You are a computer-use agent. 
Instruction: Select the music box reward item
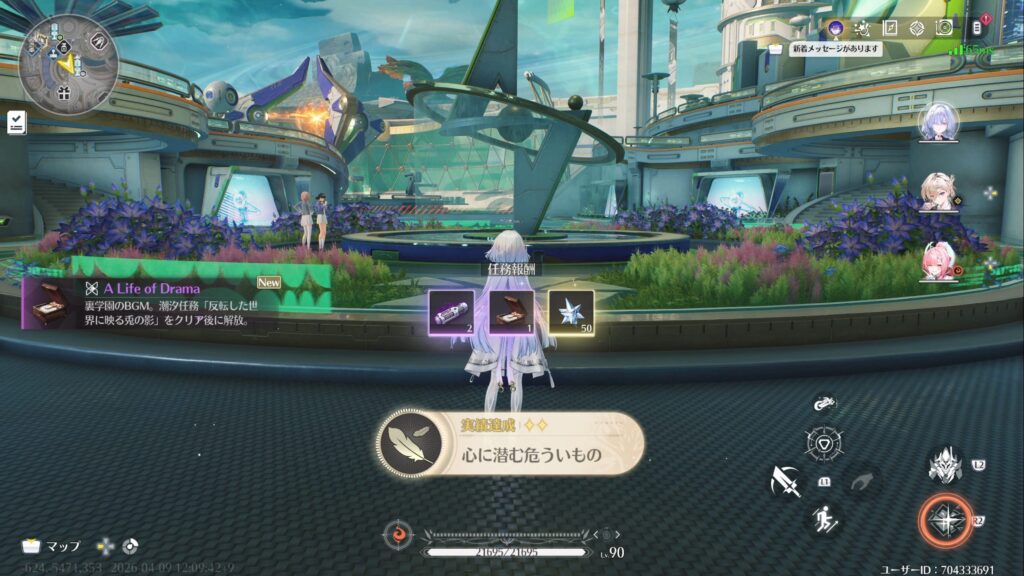tap(511, 312)
